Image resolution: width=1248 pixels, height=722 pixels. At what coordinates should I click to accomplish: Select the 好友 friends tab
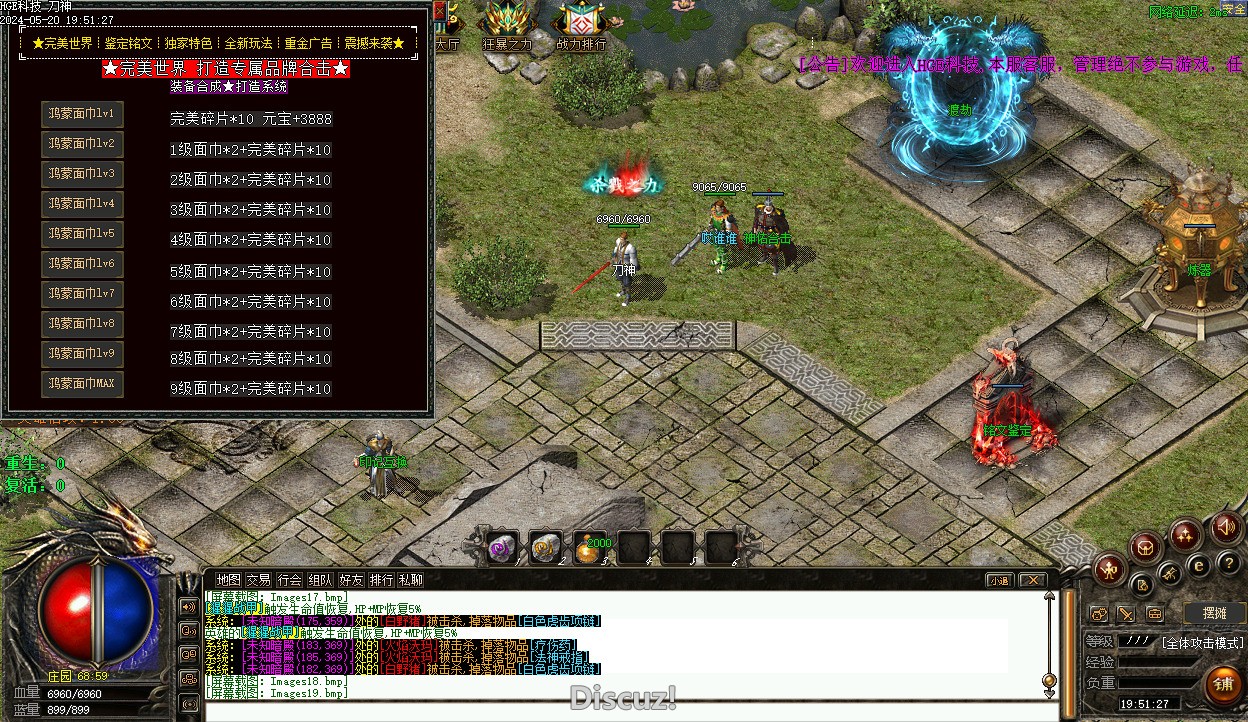(x=351, y=580)
